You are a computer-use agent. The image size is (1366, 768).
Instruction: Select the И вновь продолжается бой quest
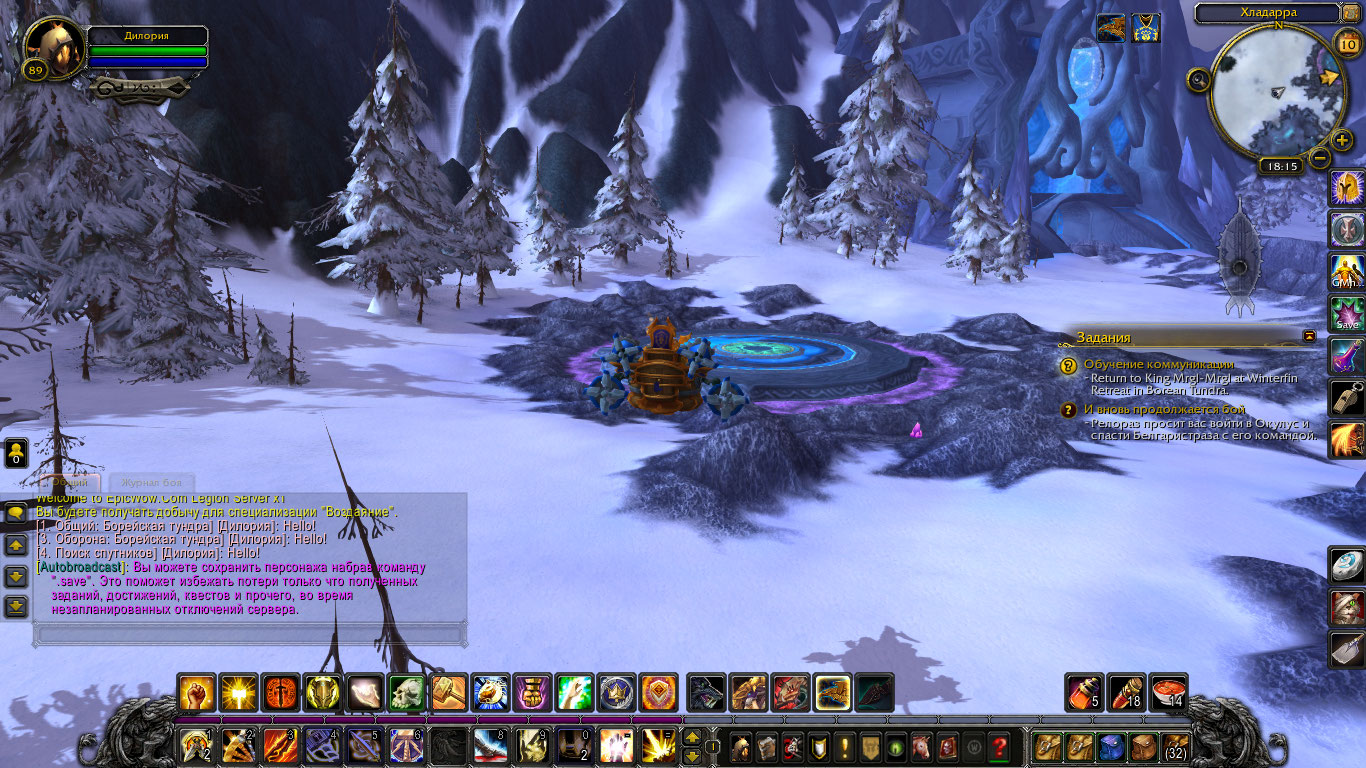point(1164,409)
